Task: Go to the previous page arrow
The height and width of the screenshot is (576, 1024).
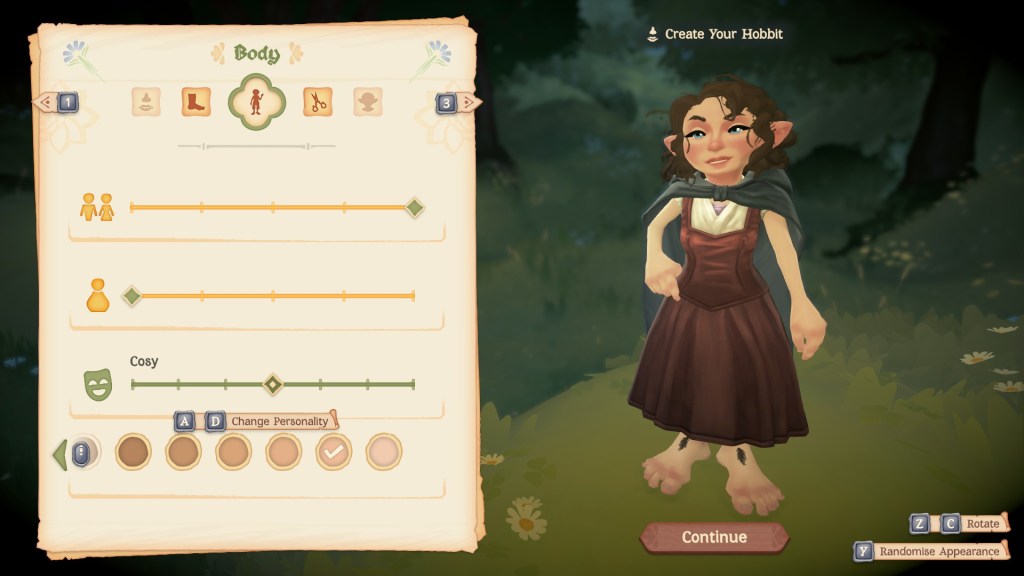Action: [57, 101]
